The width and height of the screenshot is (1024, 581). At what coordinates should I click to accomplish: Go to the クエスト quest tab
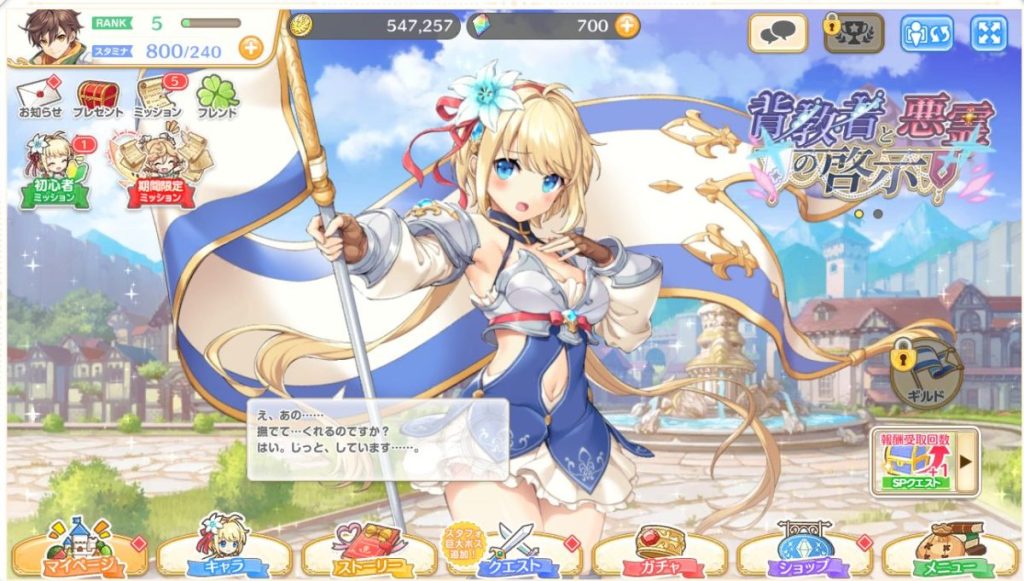click(x=512, y=549)
